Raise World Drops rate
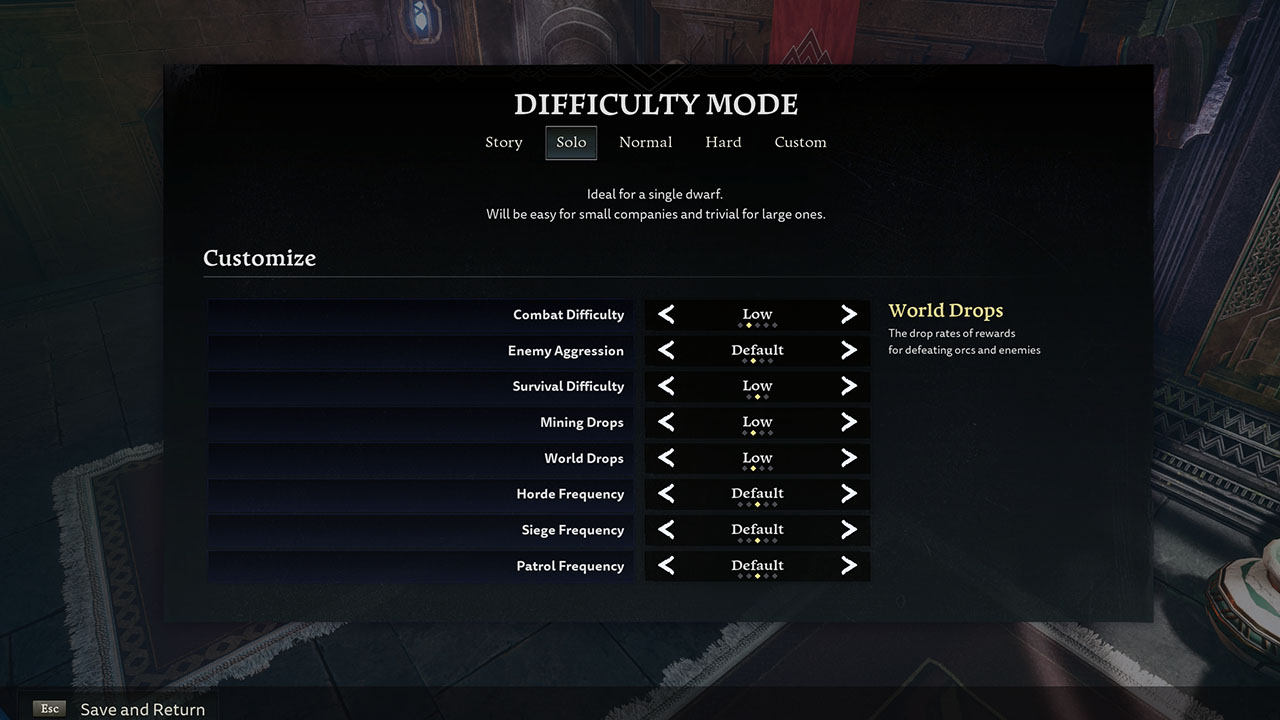Image resolution: width=1280 pixels, height=720 pixels. click(x=849, y=459)
